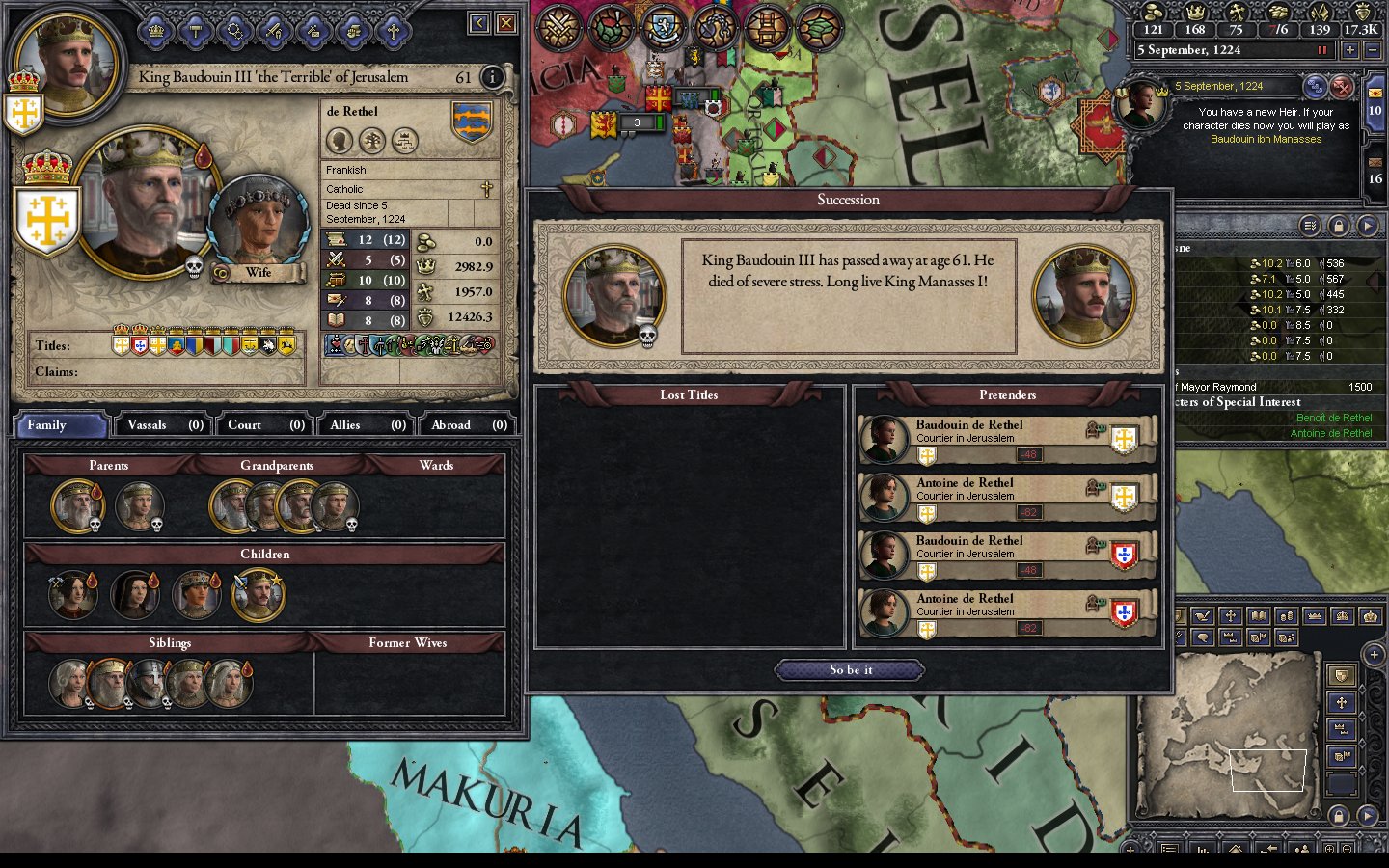Decrease game speed with minus button
Image resolution: width=1389 pixels, height=868 pixels.
pyautogui.click(x=1374, y=50)
